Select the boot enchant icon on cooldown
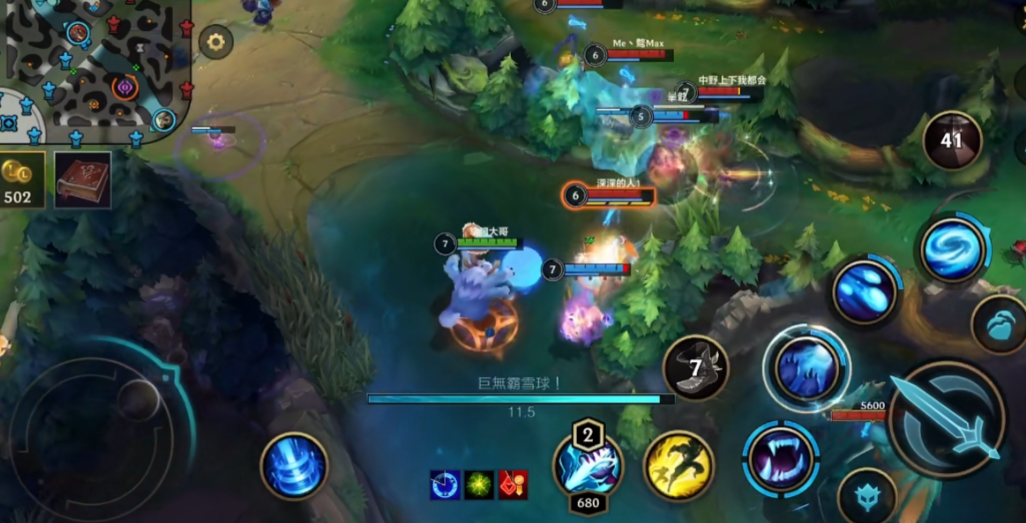Screen dimensions: 1026x523 pos(696,368)
